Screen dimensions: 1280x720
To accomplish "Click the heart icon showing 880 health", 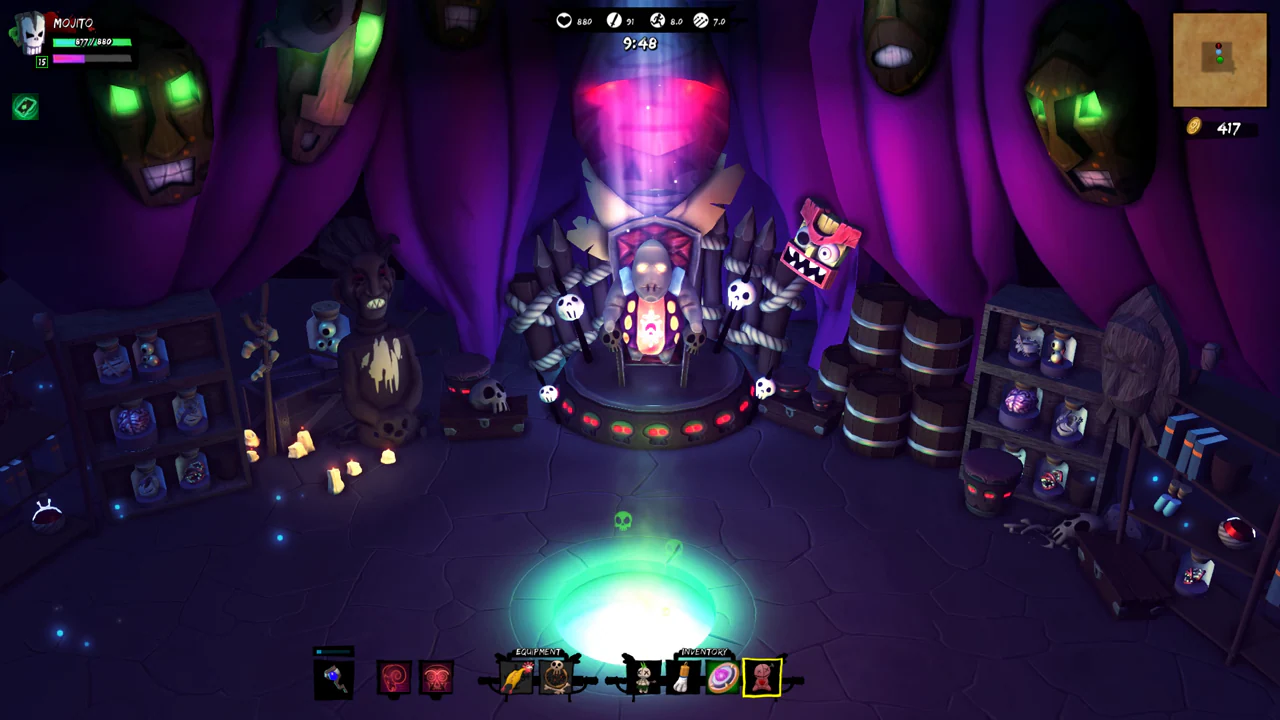I will (x=564, y=21).
